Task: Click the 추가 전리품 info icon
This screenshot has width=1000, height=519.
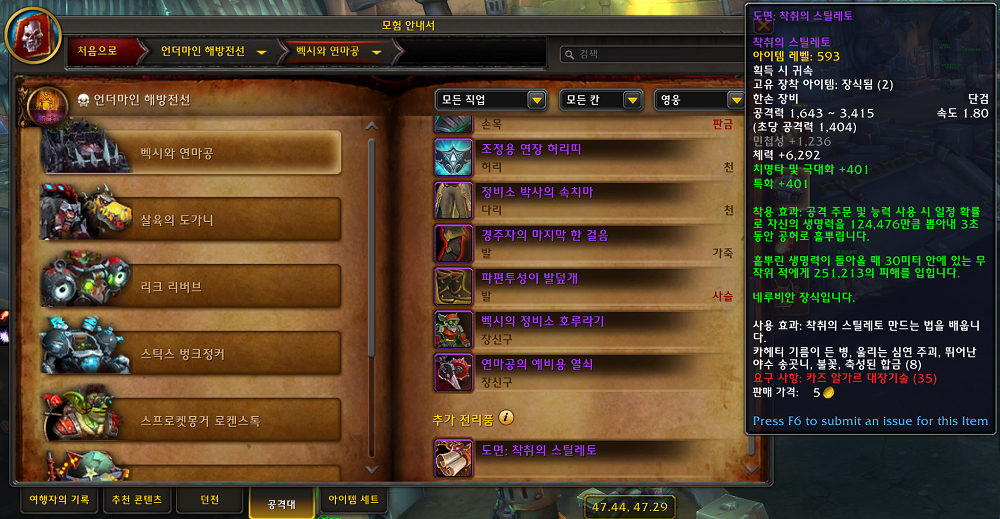Action: [x=507, y=417]
